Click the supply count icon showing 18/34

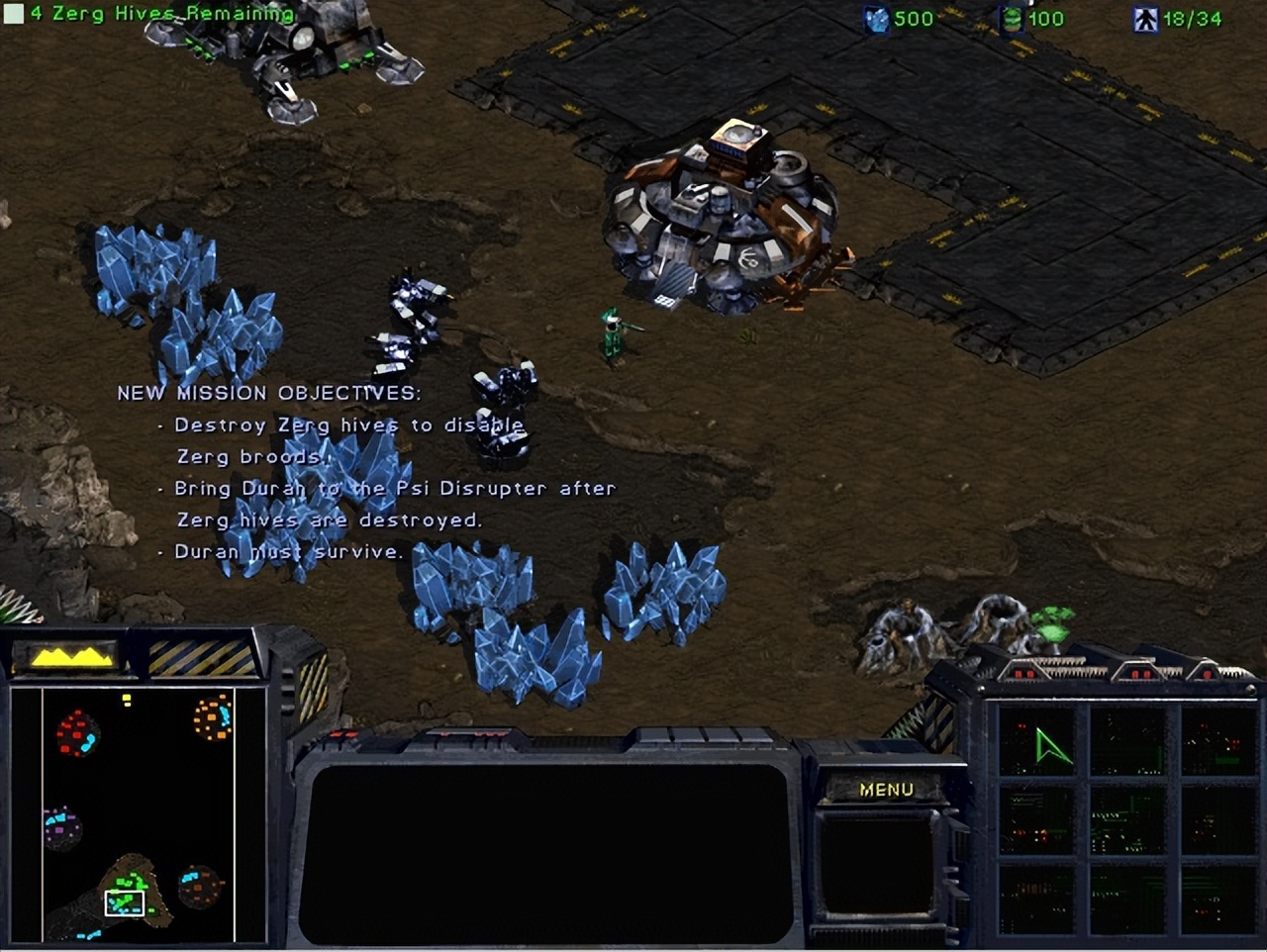point(1144,18)
